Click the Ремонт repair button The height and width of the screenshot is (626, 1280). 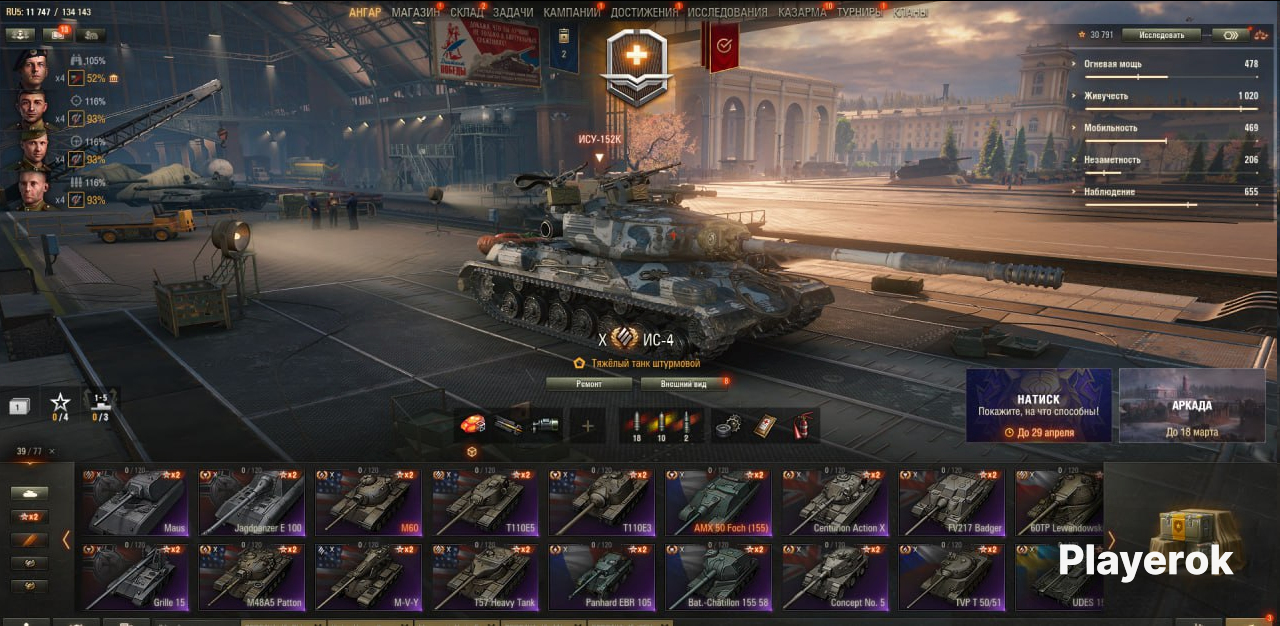click(589, 384)
